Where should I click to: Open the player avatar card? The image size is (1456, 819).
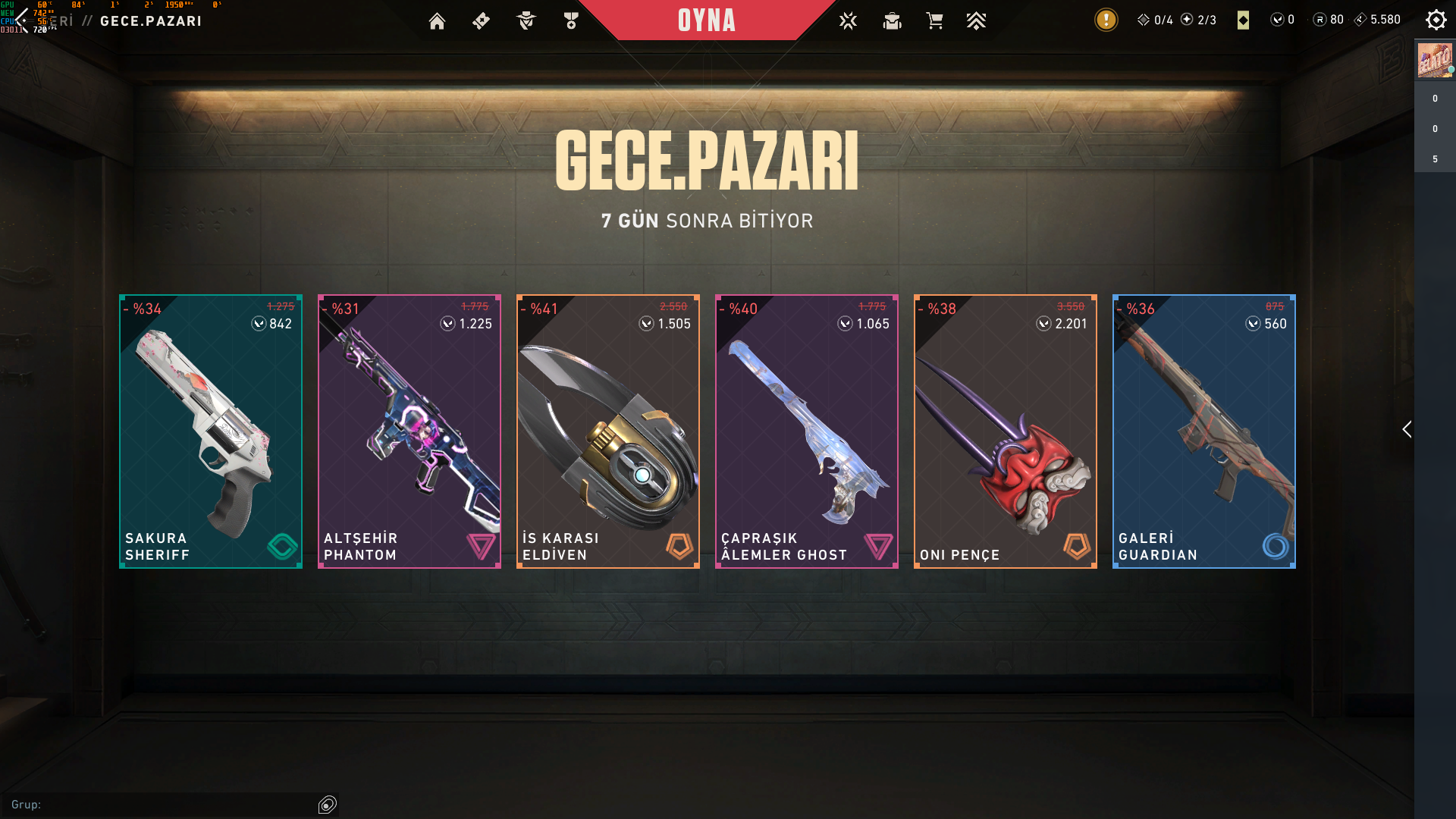1435,61
